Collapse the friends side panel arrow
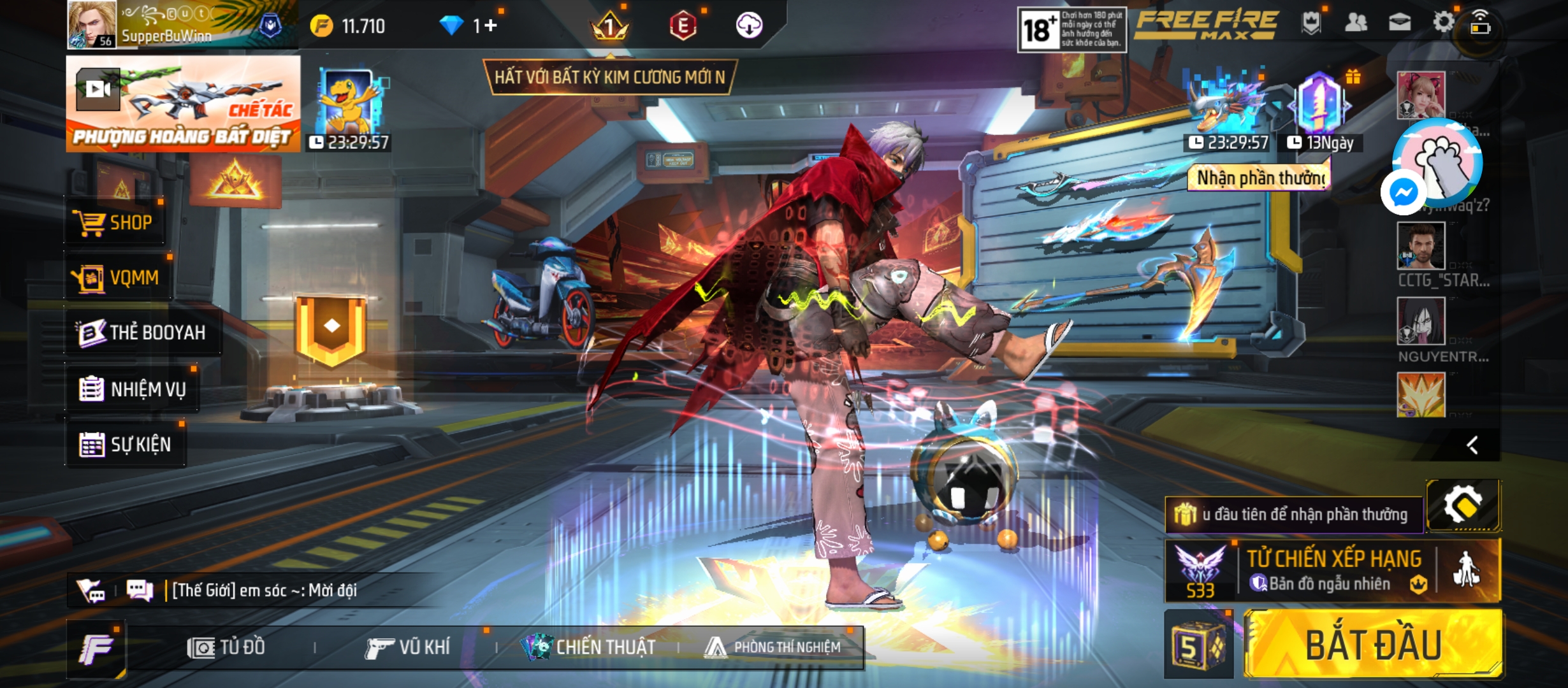This screenshot has width=1568, height=688. pos(1472,445)
